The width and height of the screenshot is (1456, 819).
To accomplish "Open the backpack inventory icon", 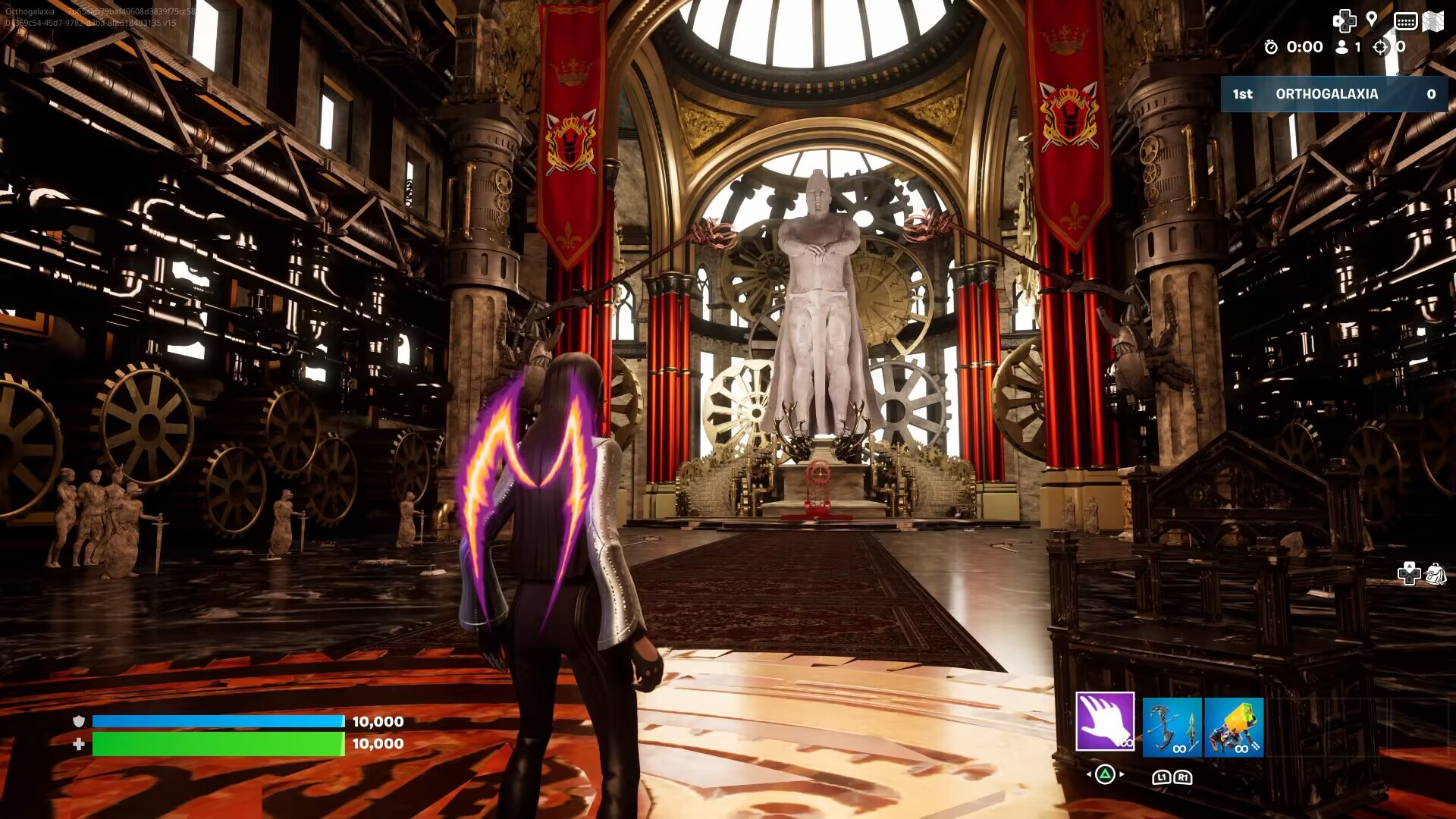I will point(1436,574).
